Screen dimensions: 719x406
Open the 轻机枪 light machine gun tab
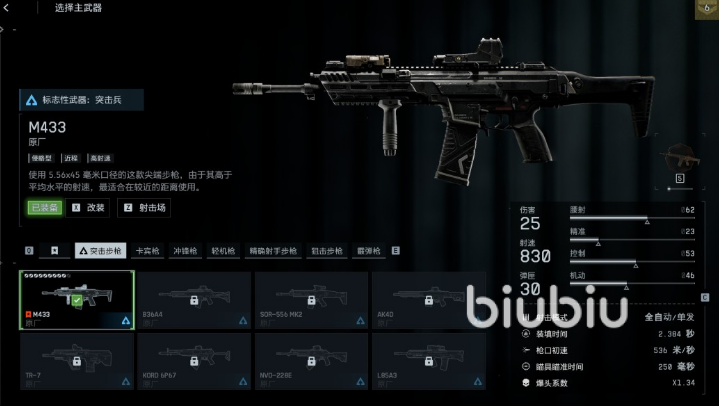click(223, 251)
